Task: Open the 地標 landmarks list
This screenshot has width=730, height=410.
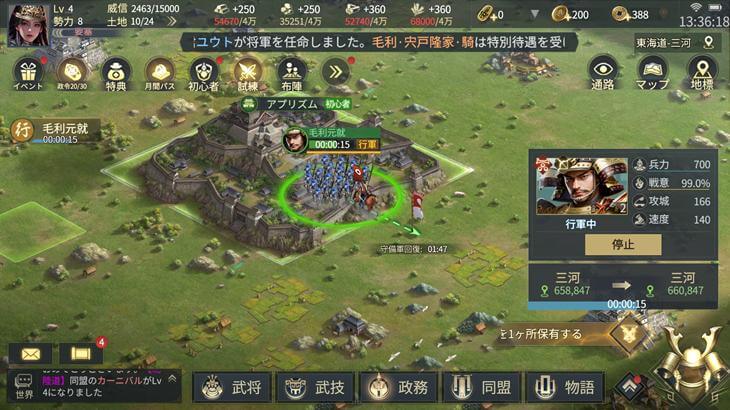Action: 702,72
